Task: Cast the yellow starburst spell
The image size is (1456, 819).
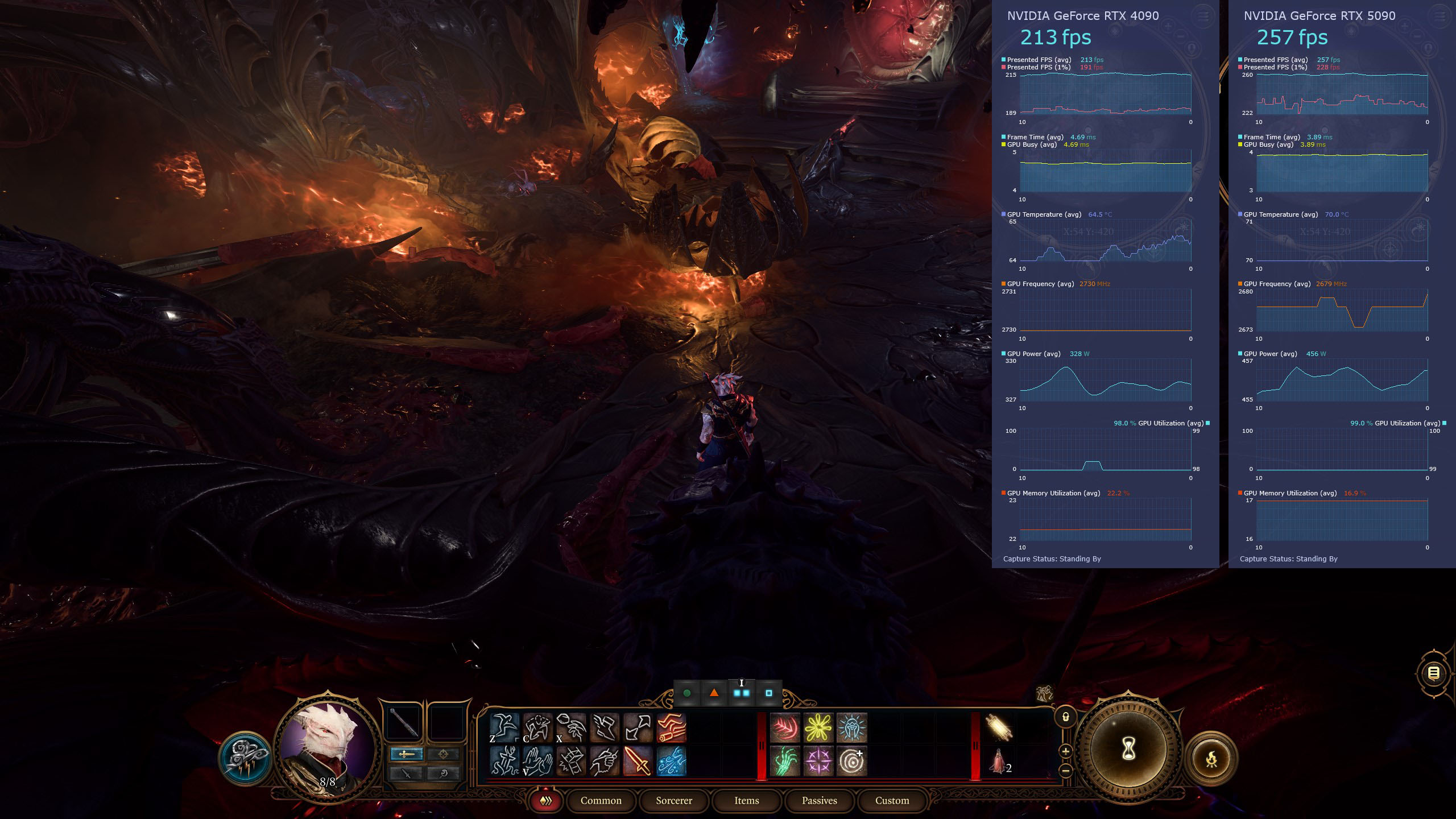Action: [x=818, y=728]
